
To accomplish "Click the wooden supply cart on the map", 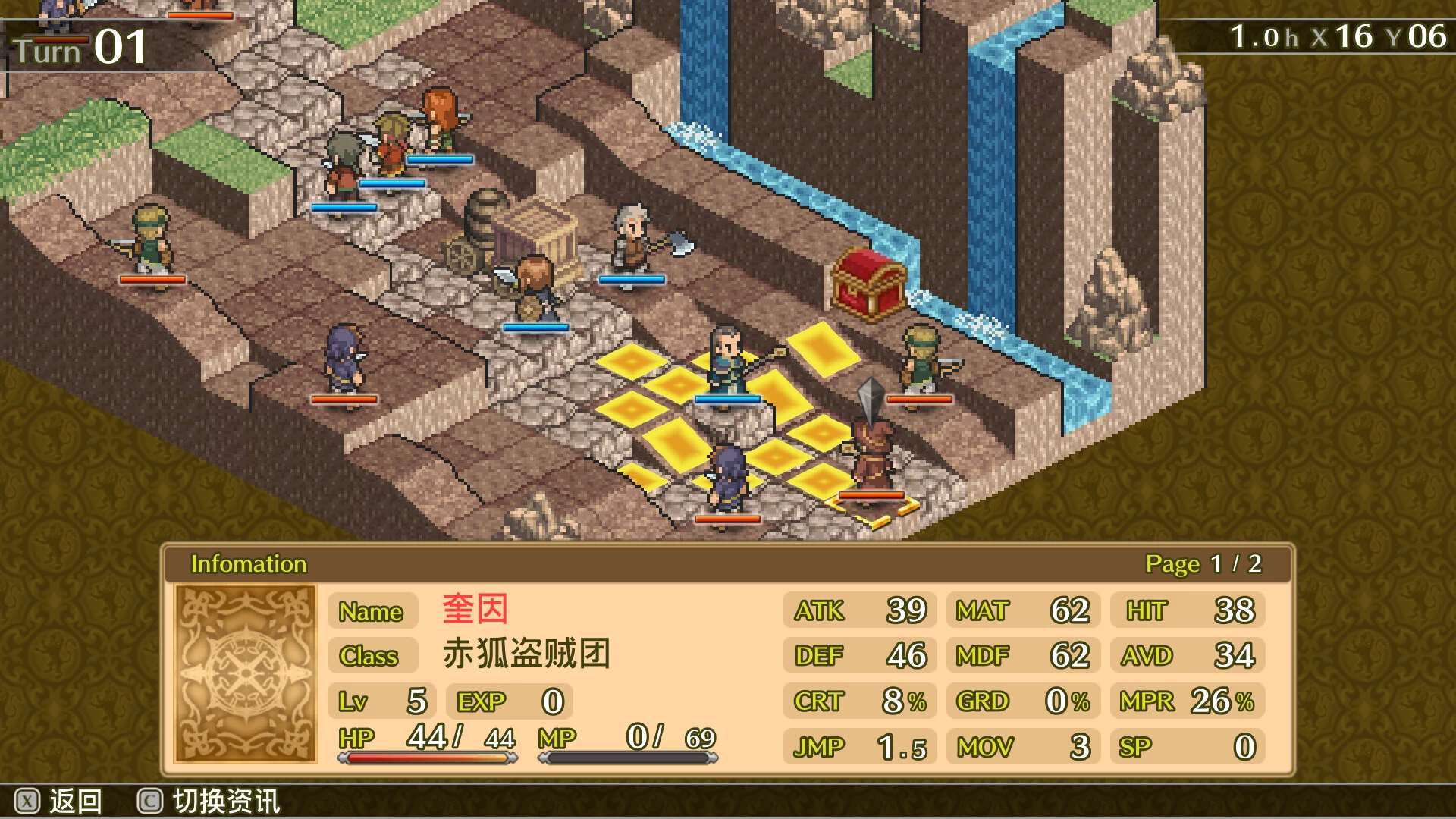I will 516,235.
